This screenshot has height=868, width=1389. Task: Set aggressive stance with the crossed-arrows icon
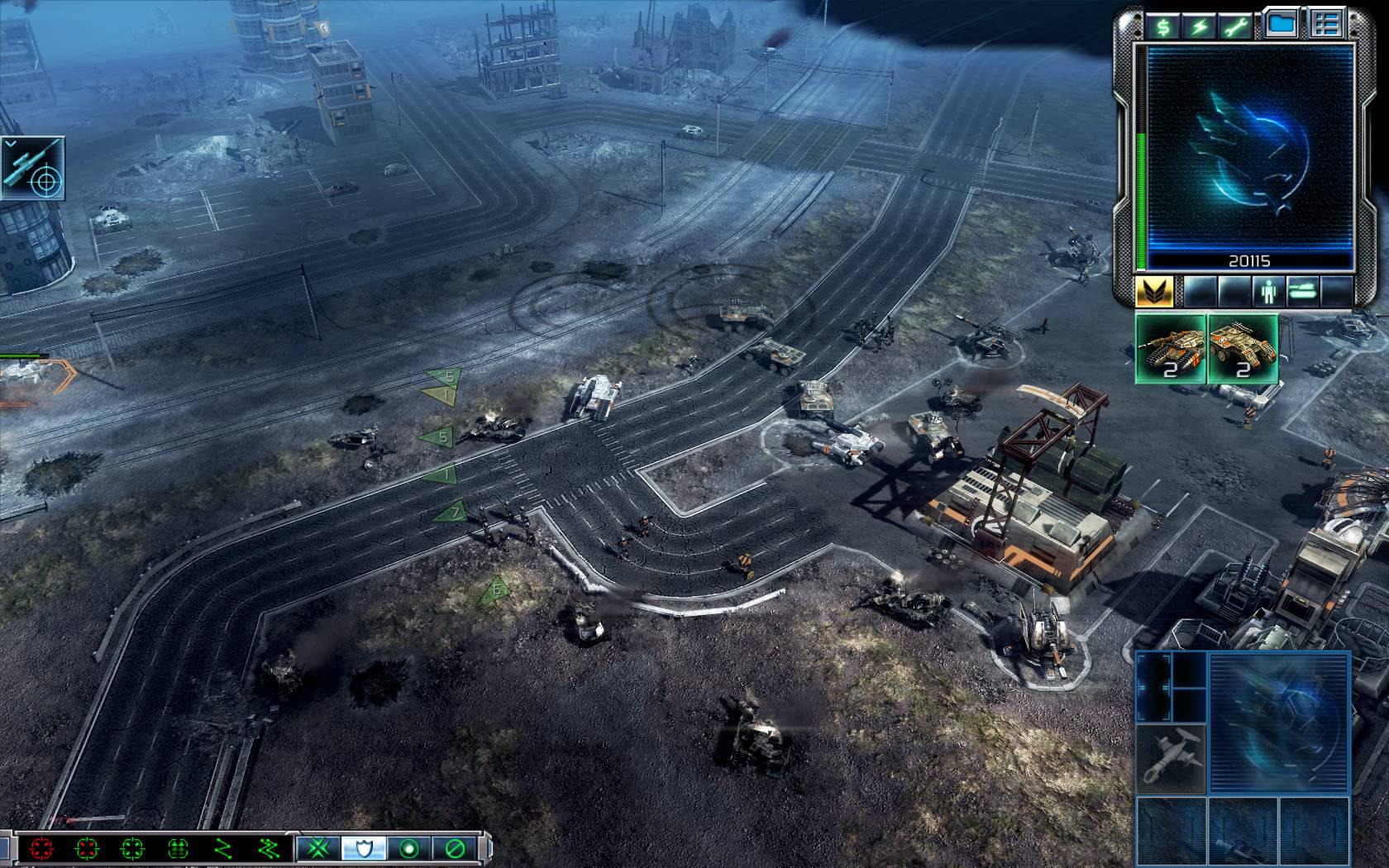tap(315, 848)
